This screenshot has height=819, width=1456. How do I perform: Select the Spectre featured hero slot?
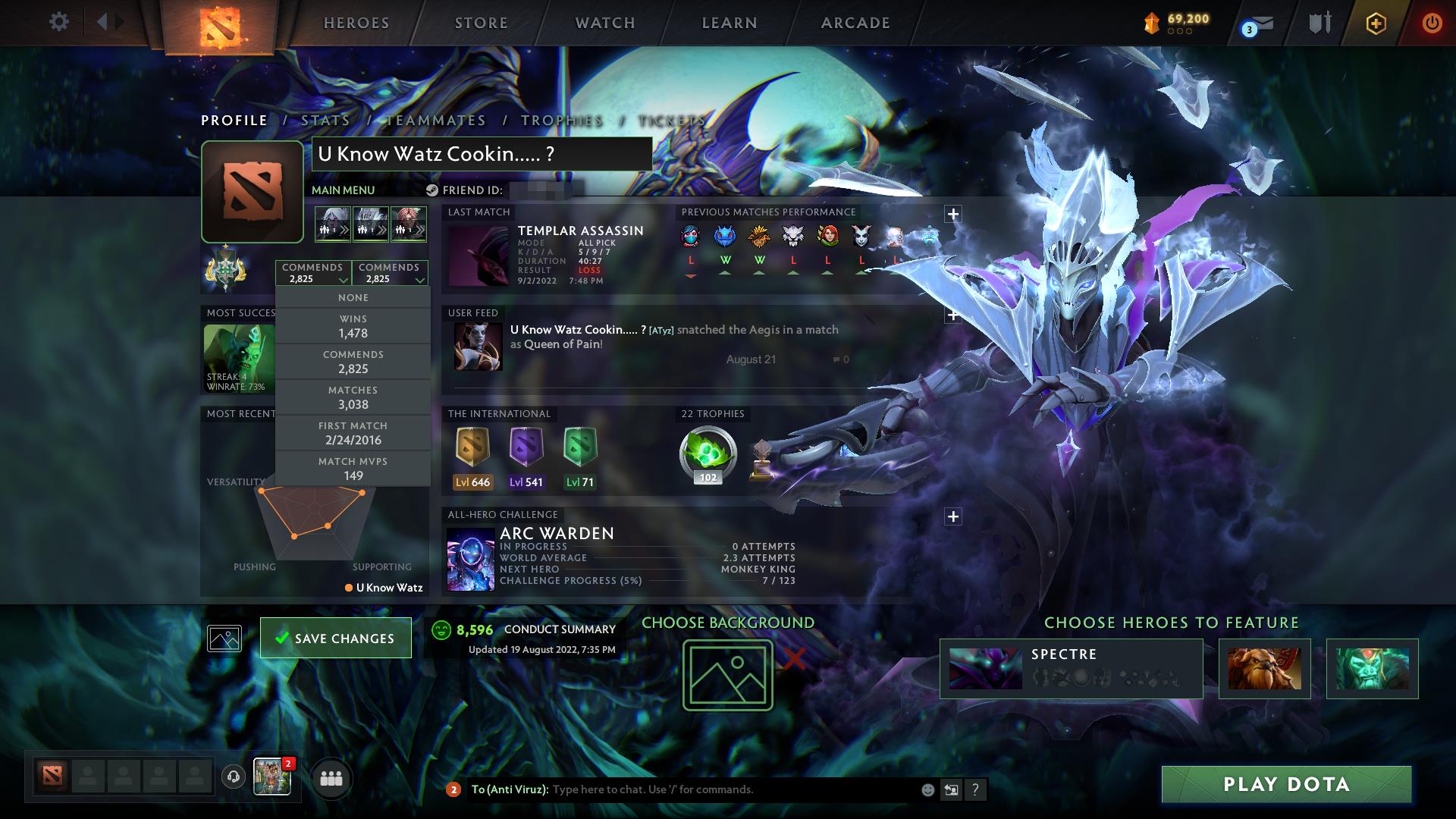(1071, 668)
